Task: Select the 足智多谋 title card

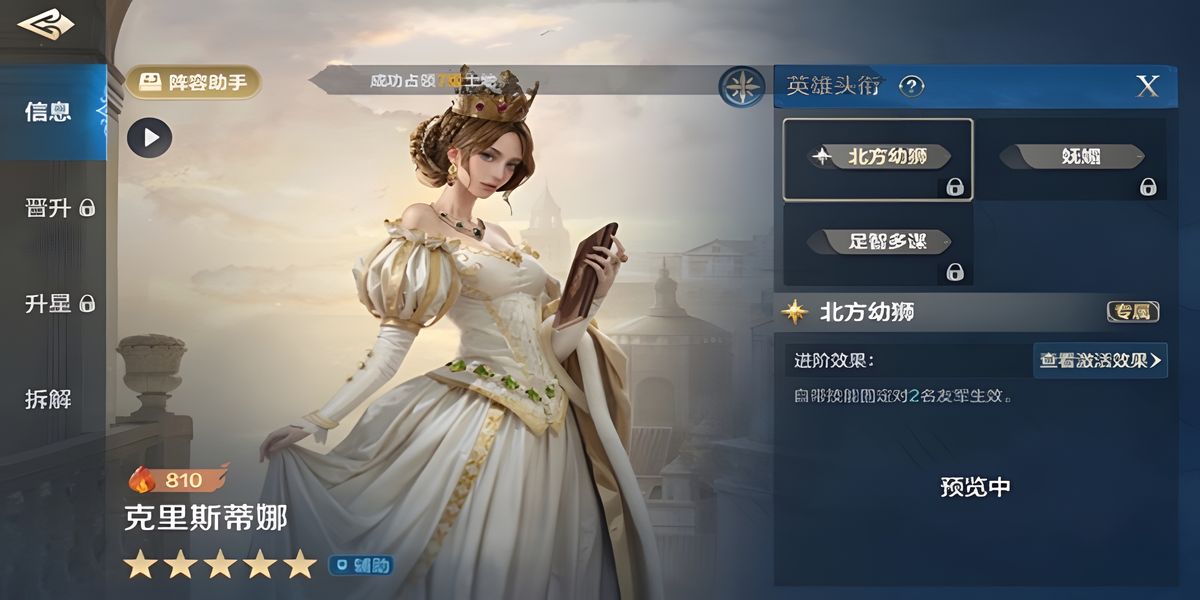Action: point(877,243)
